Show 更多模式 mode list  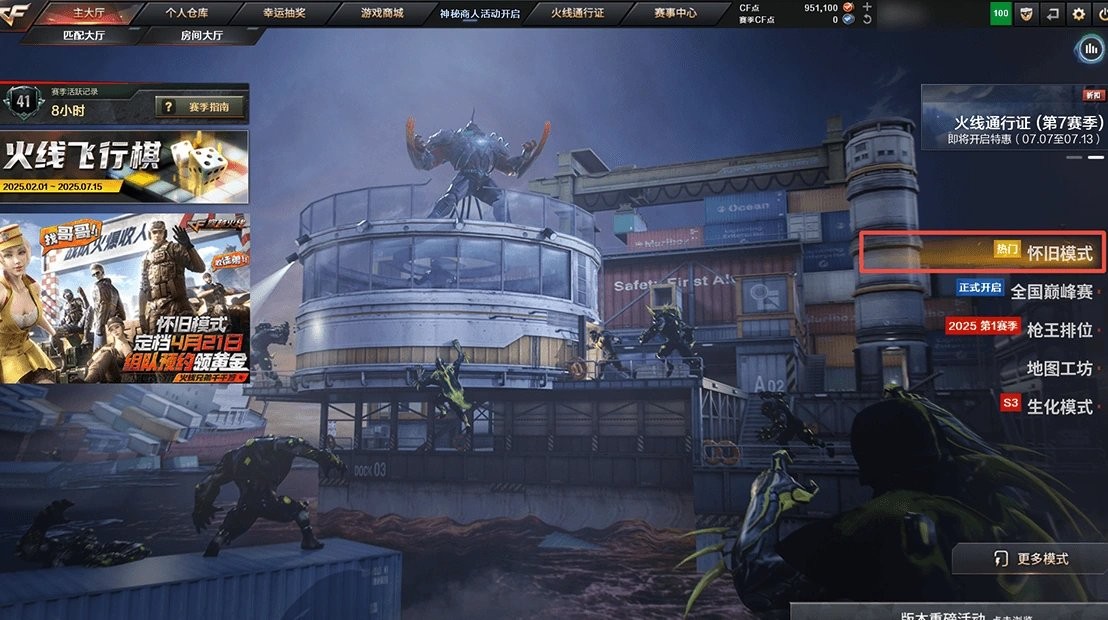tap(1029, 558)
